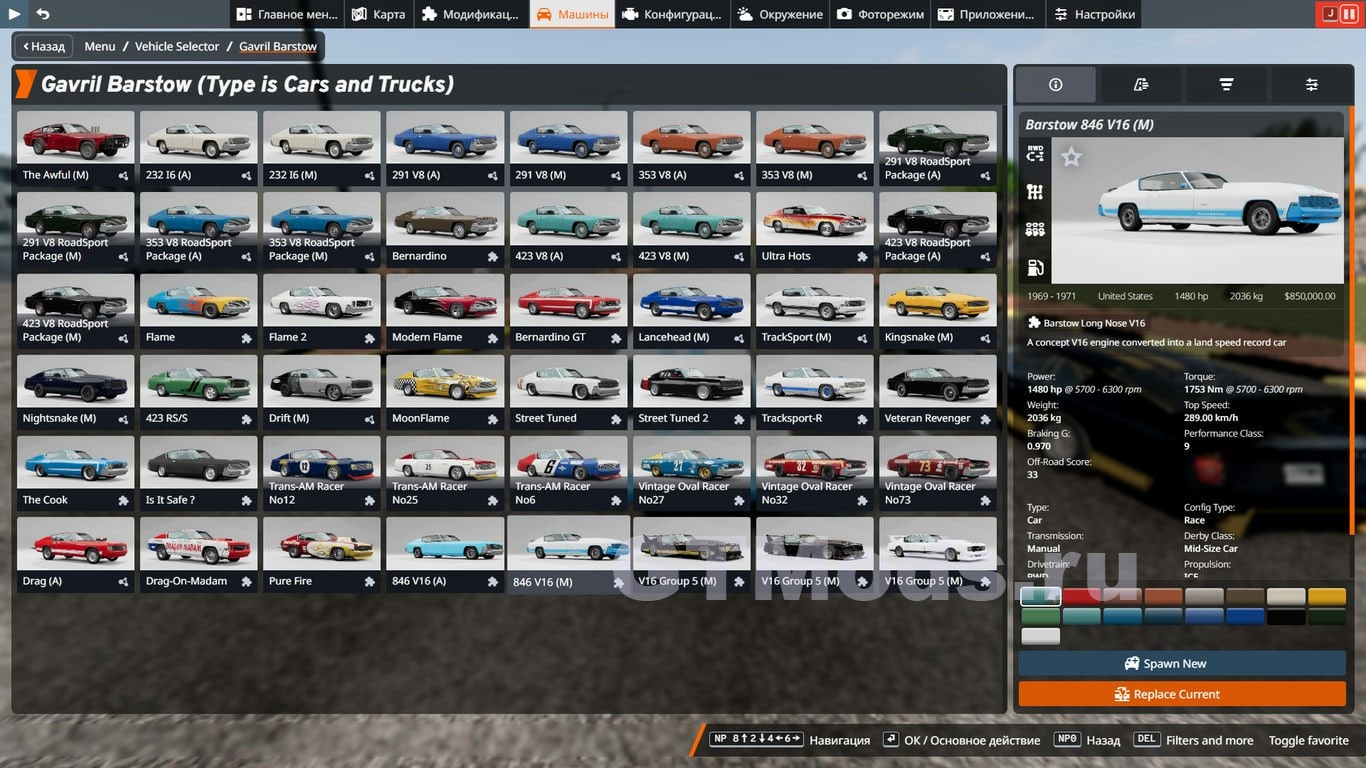Pick the Pure Fire configuration
This screenshot has width=1366, height=768.
322,554
